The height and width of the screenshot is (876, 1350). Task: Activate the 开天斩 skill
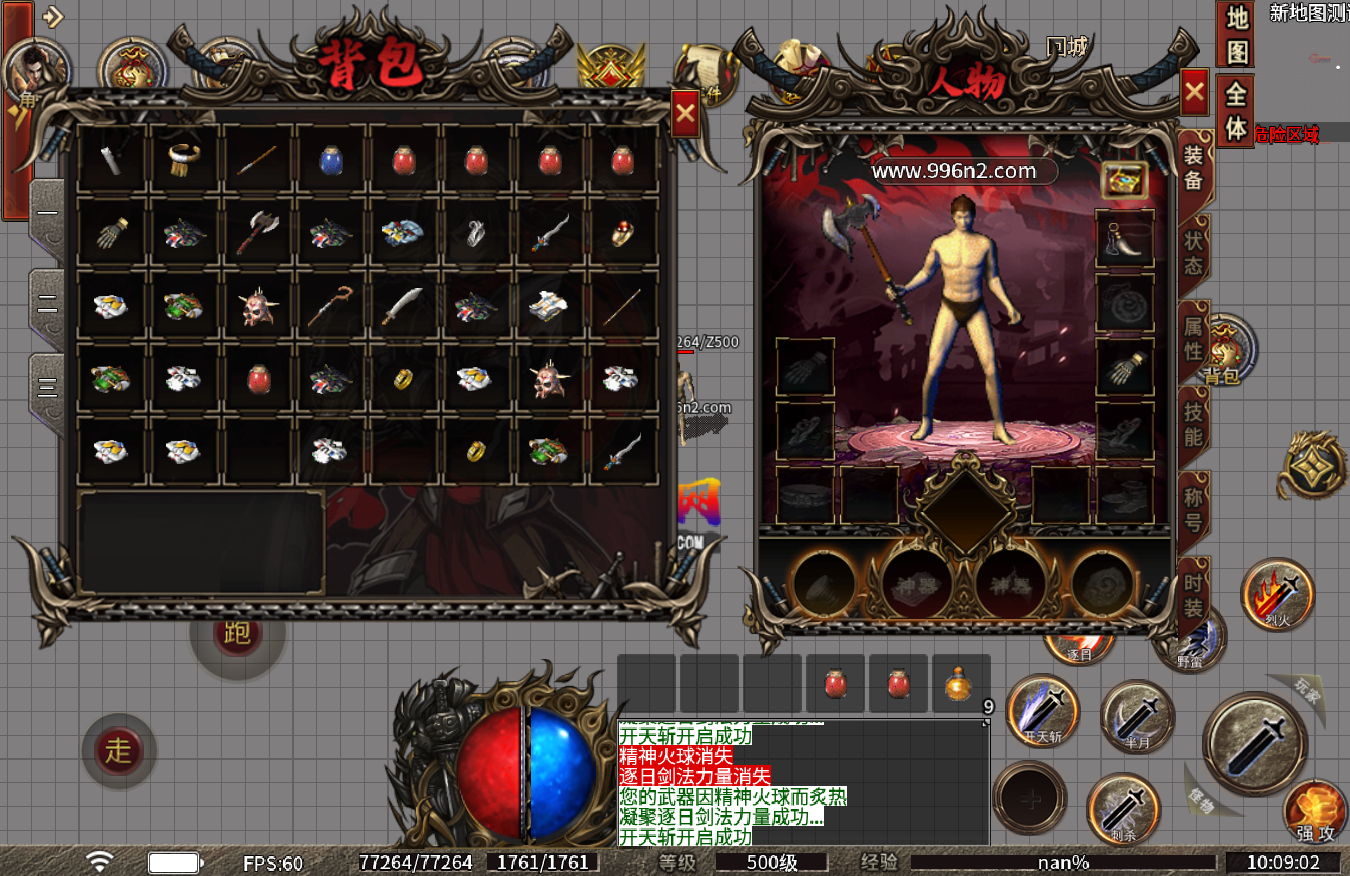(1043, 709)
